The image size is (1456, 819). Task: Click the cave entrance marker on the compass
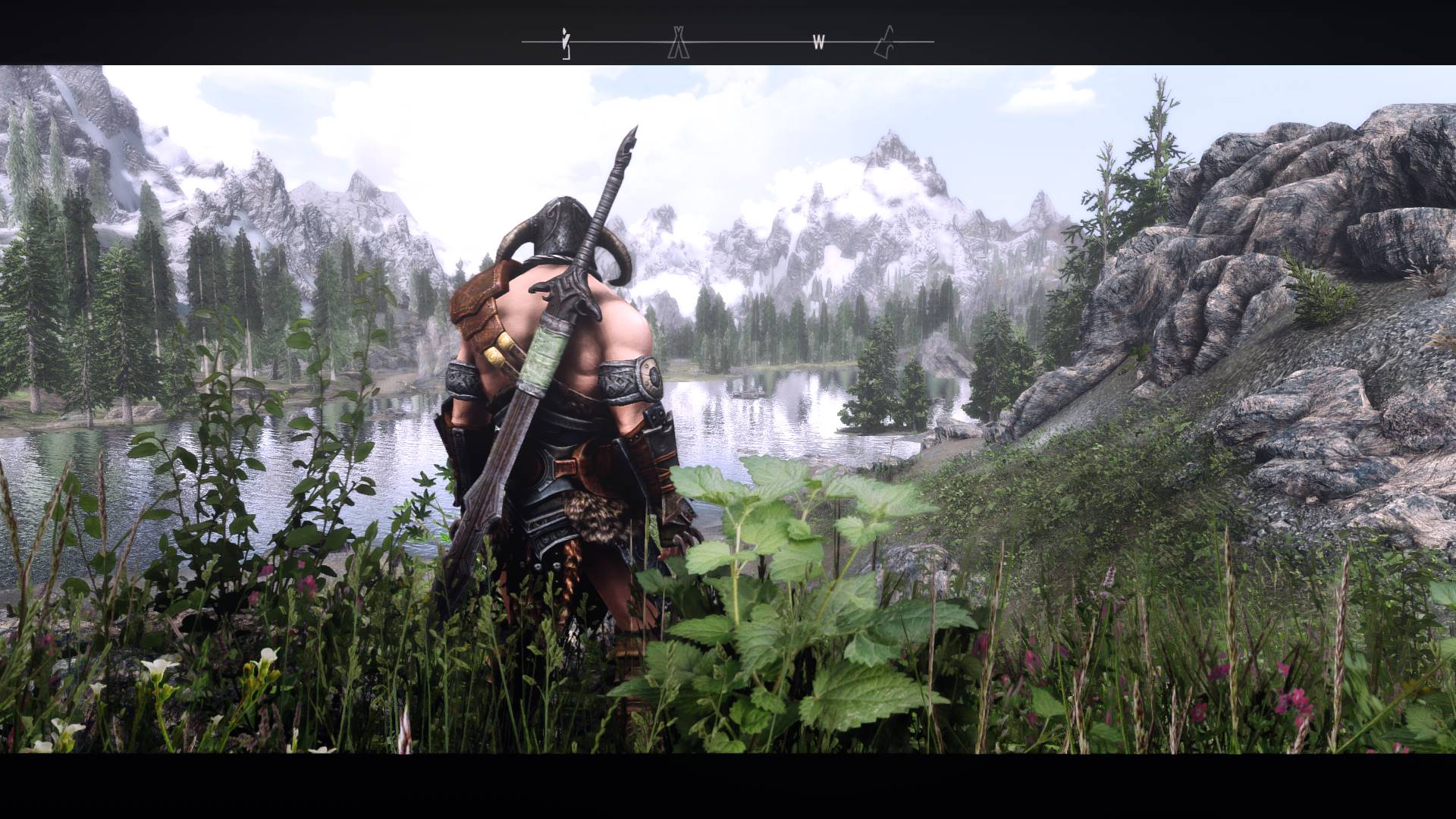[x=884, y=42]
